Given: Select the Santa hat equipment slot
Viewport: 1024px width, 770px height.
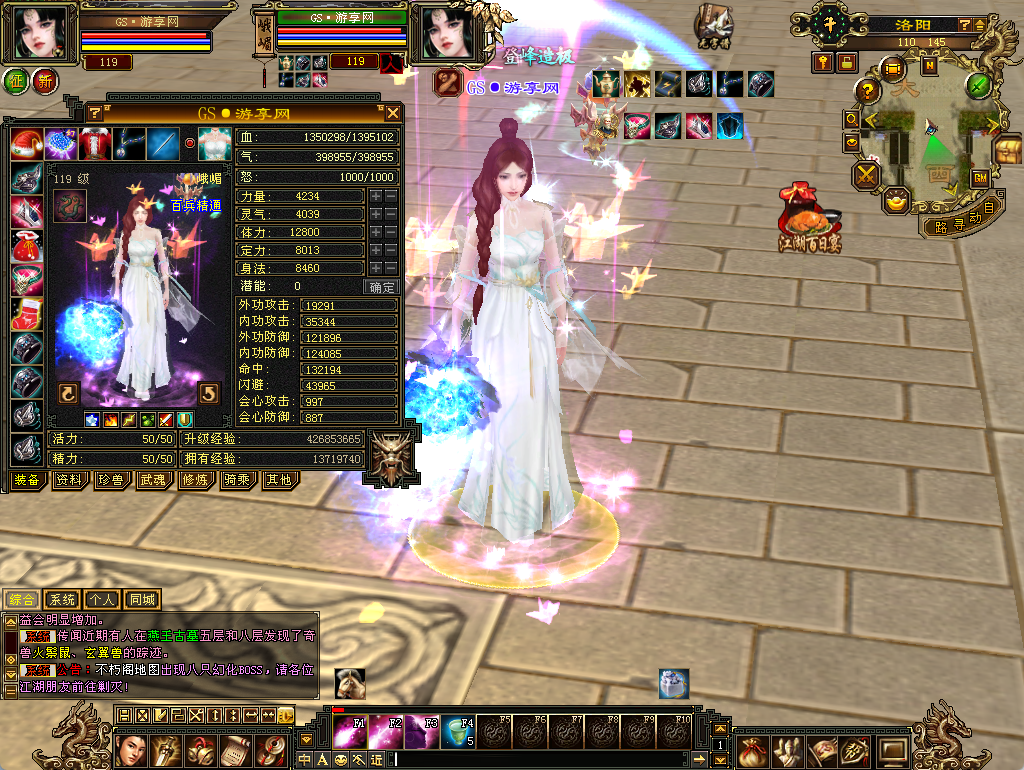Looking at the screenshot, I should point(27,144).
